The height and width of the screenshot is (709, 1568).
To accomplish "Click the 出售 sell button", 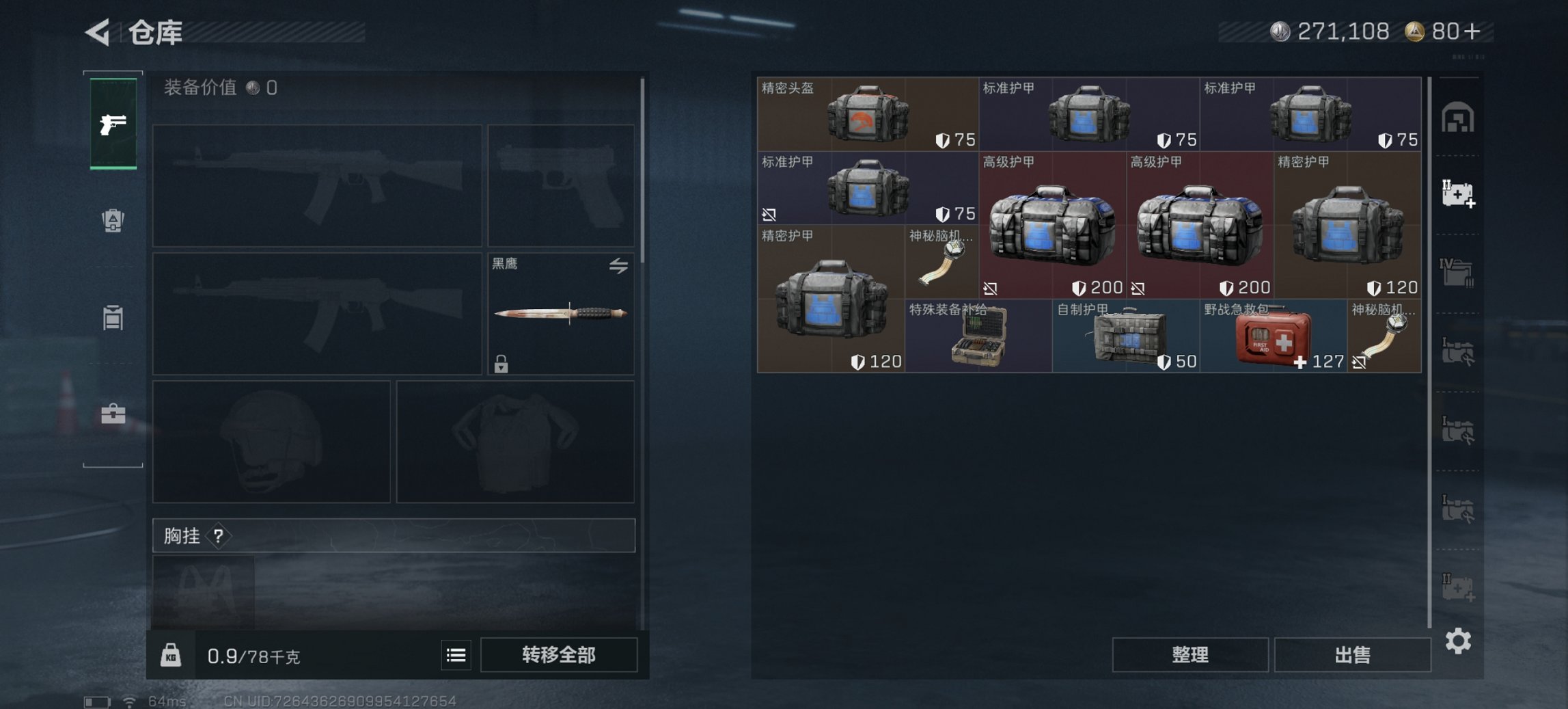I will pos(1352,654).
